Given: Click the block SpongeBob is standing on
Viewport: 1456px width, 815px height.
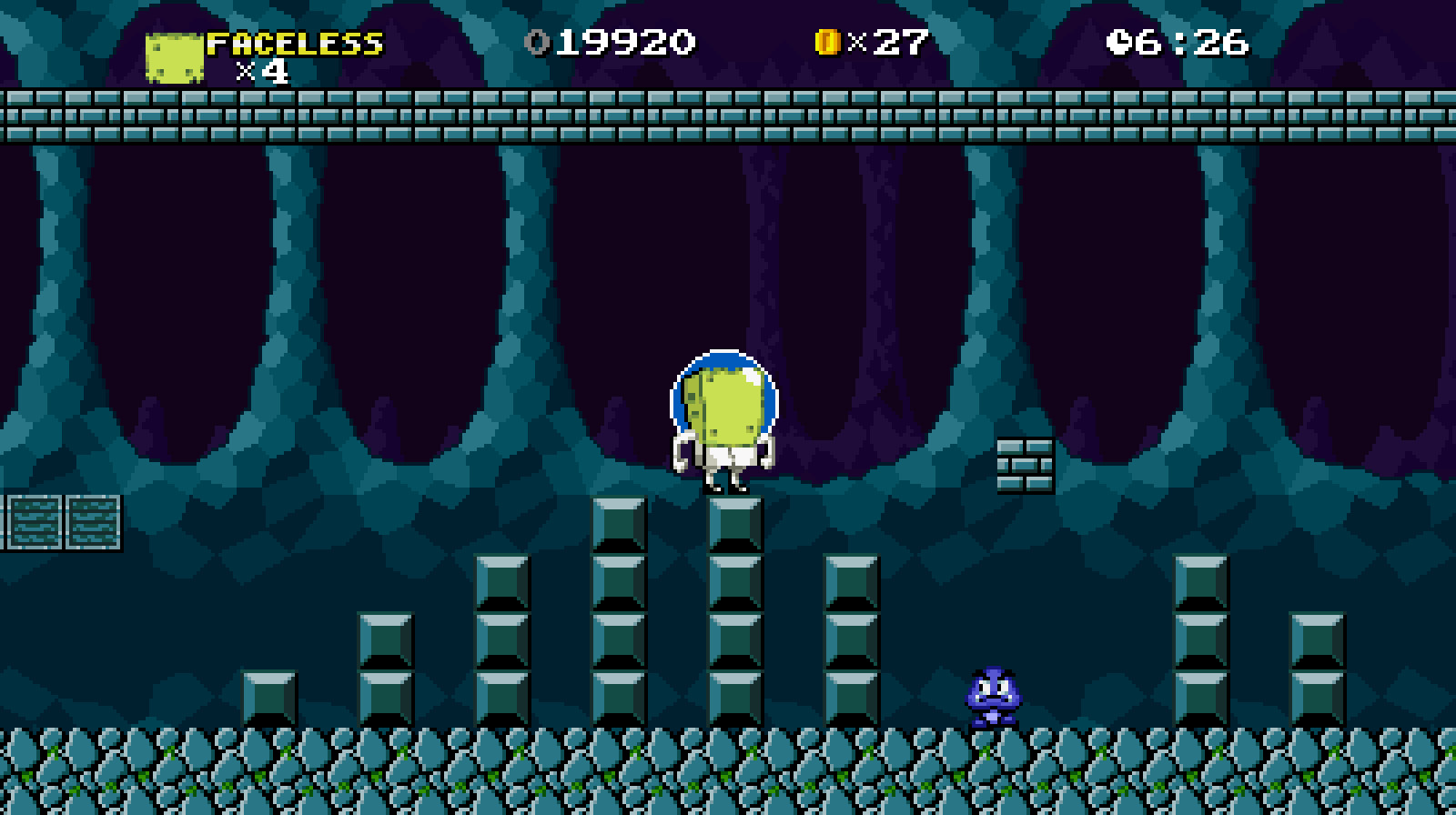Looking at the screenshot, I should pos(733,523).
